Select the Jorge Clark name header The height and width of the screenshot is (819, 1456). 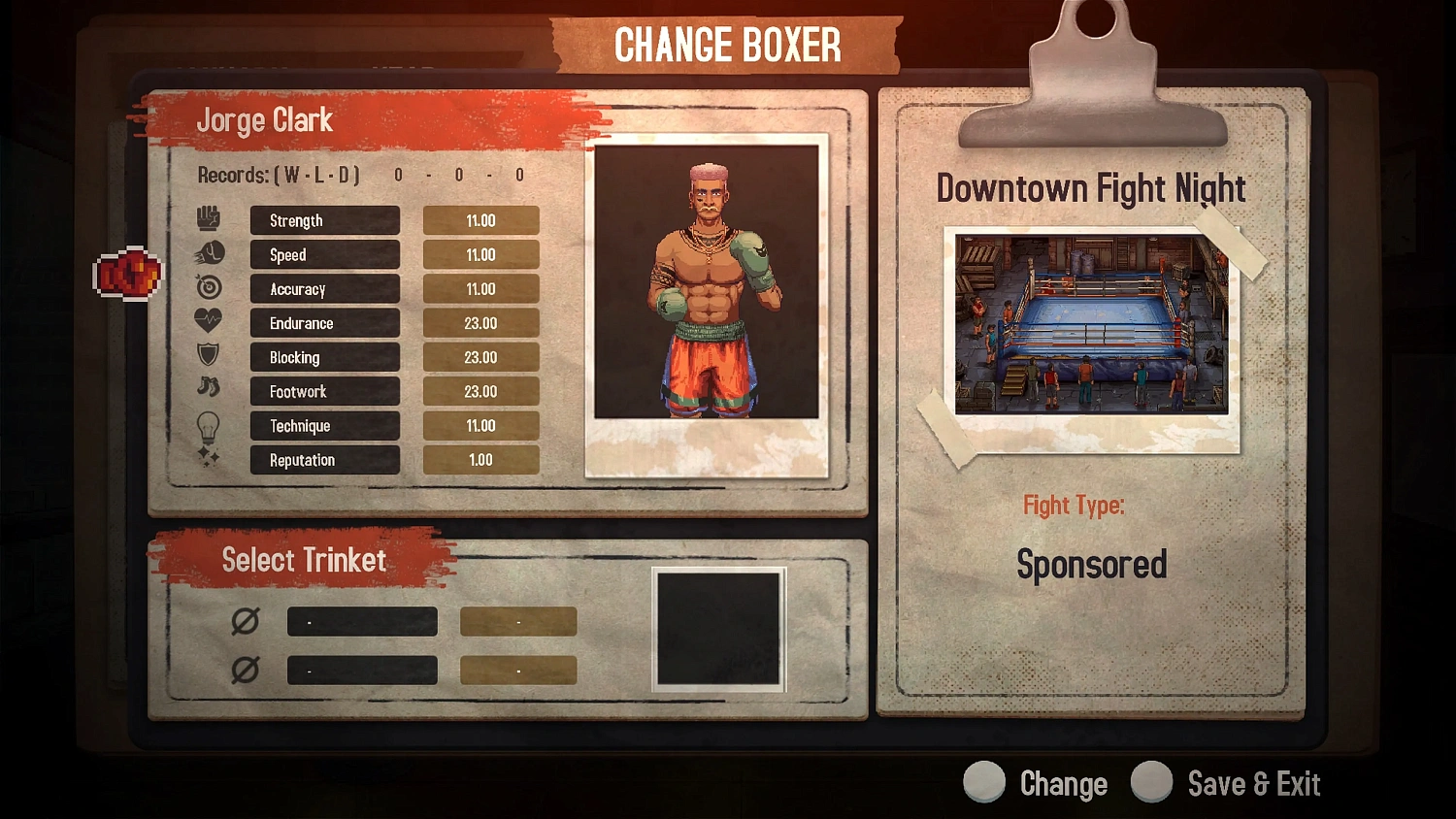265,119
